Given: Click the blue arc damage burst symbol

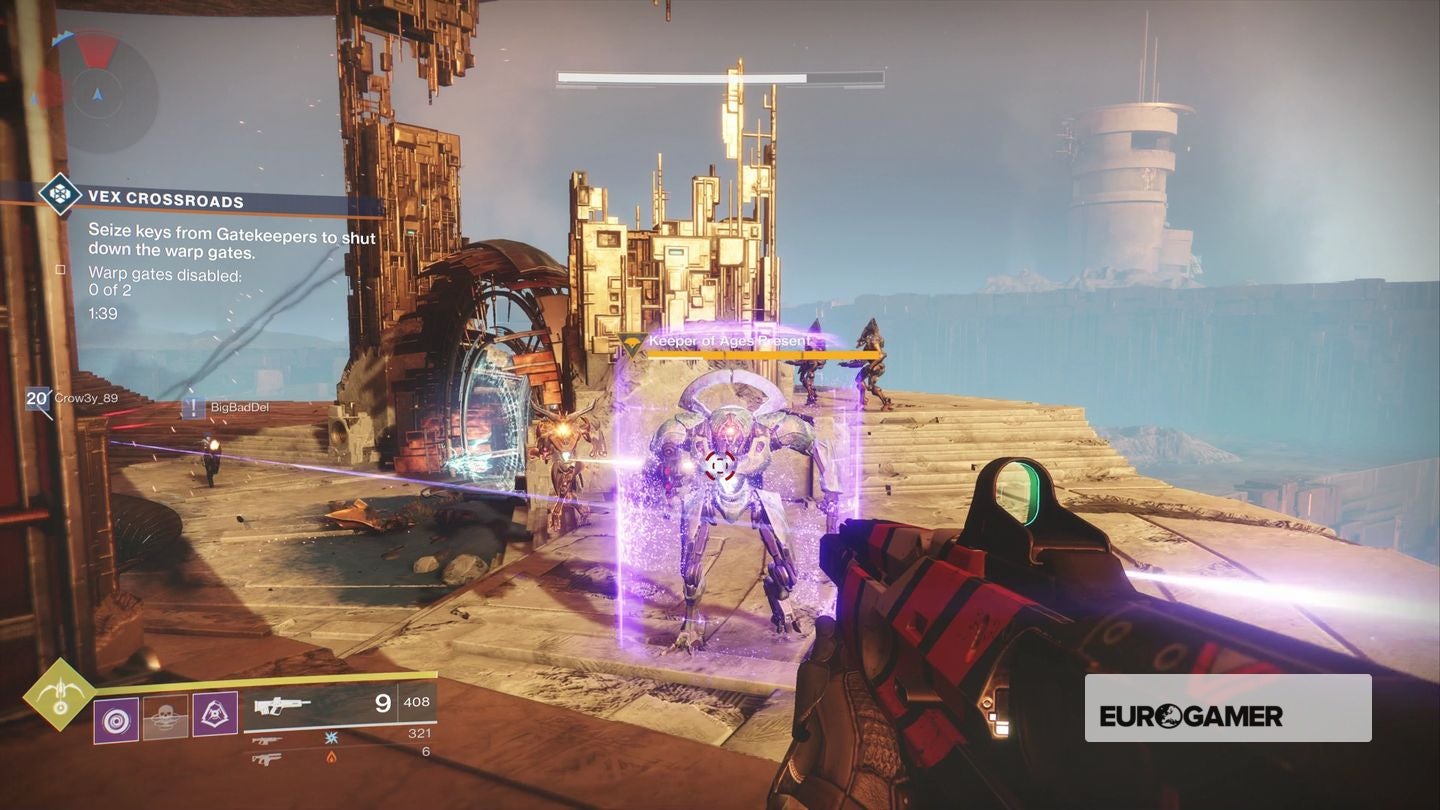Looking at the screenshot, I should (331, 736).
